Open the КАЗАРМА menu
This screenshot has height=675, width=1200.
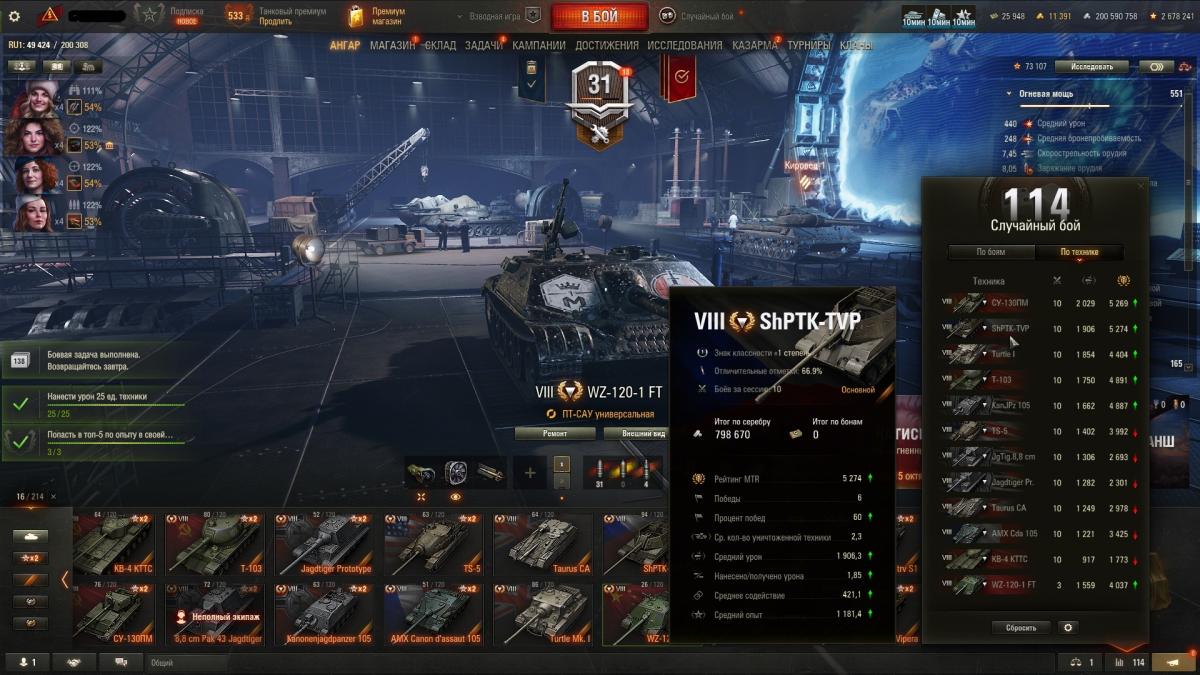click(x=754, y=45)
